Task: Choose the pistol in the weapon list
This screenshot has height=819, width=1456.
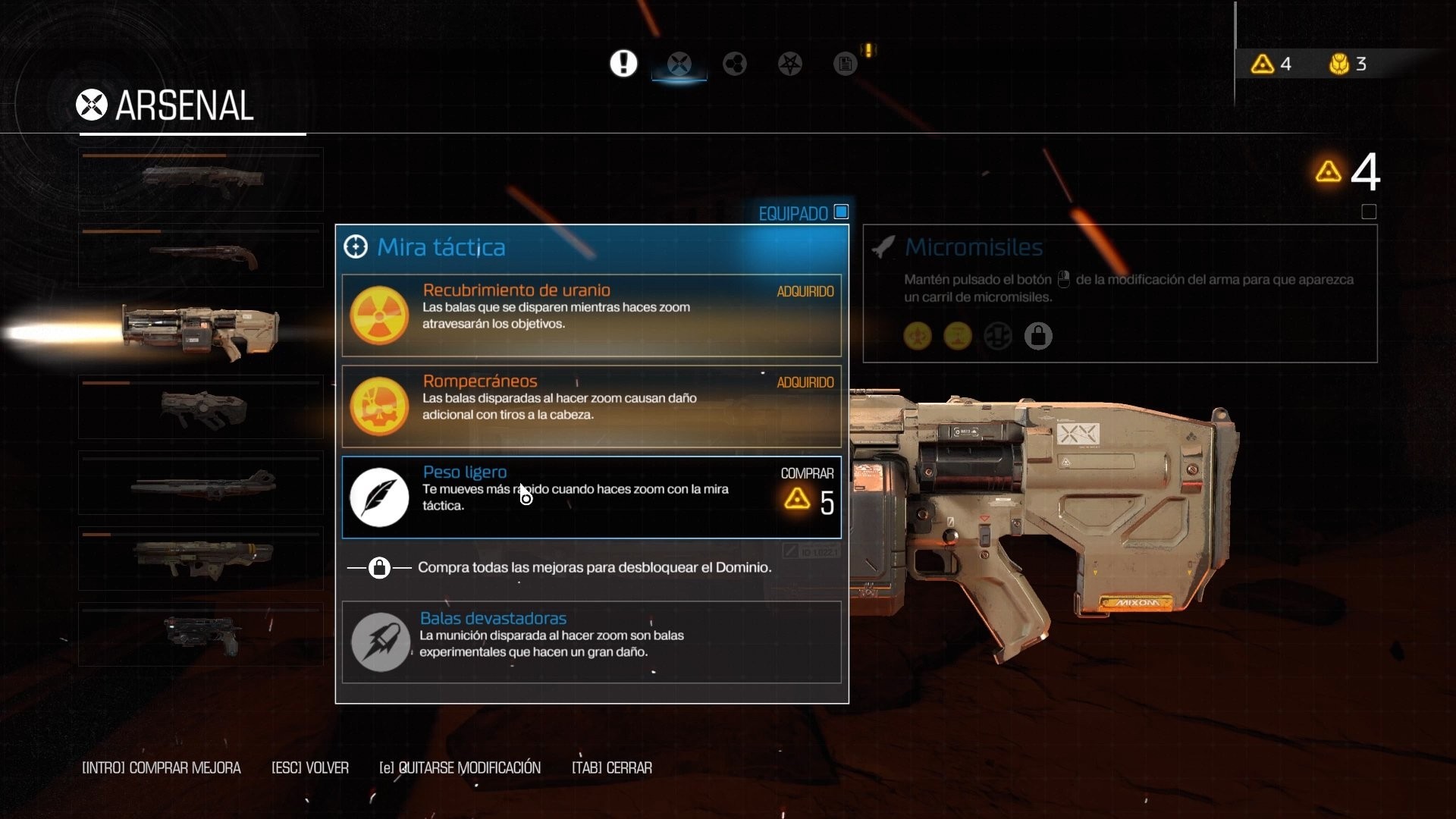Action: 201,635
